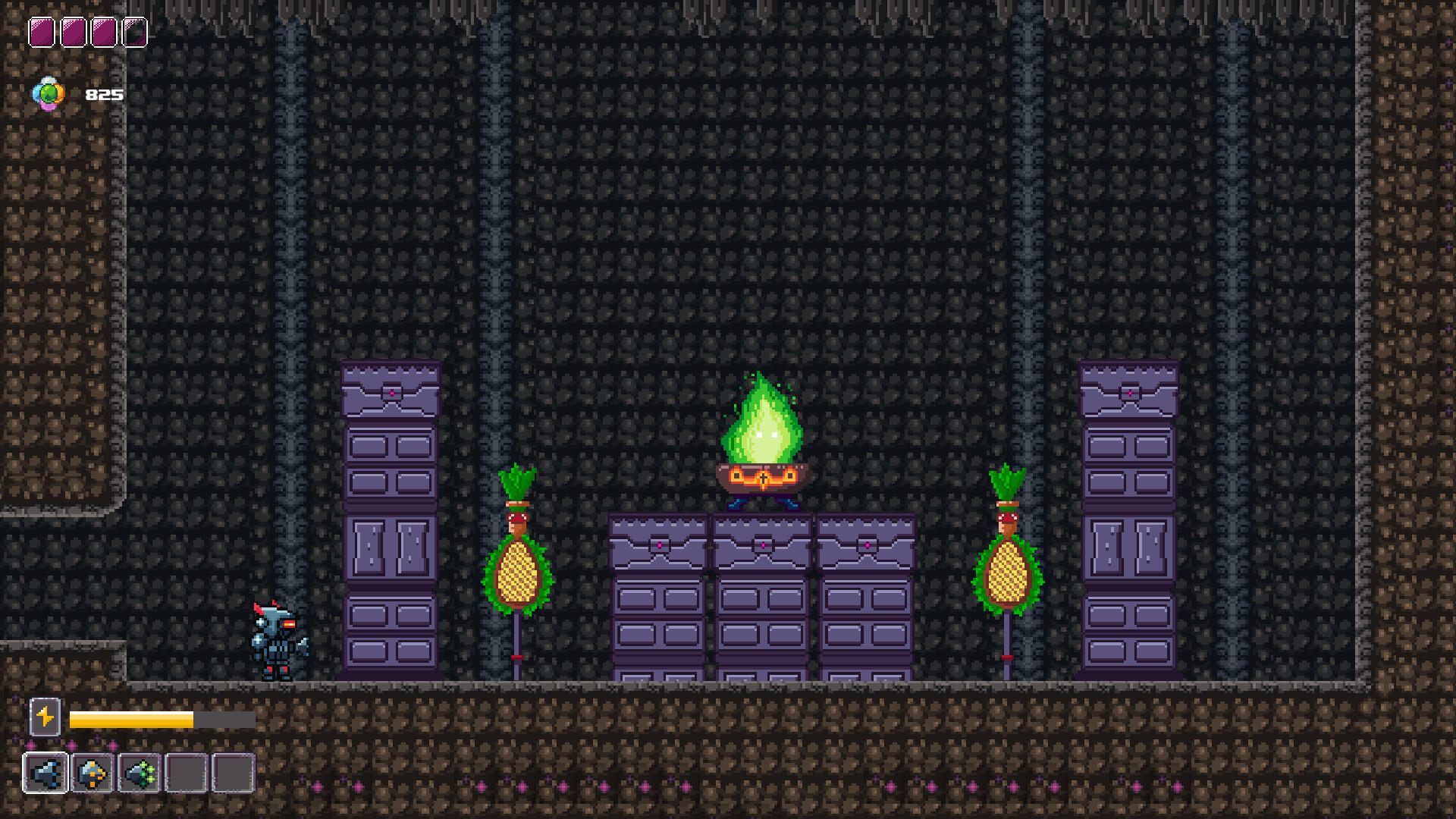Click the third pink health square
1456x819 pixels.
(x=104, y=30)
